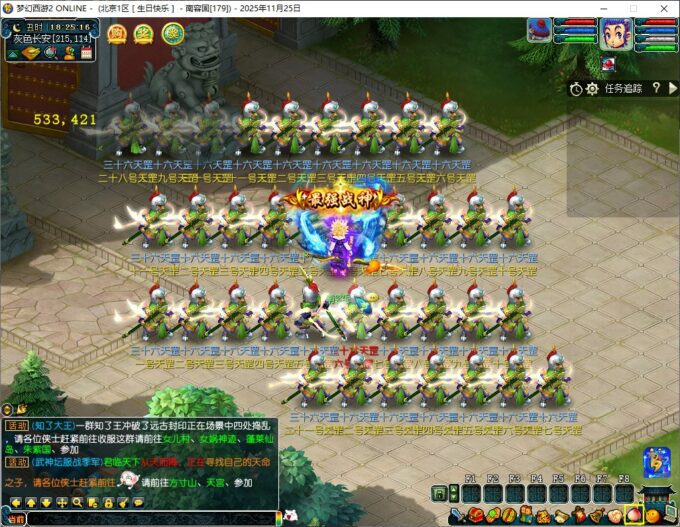This screenshot has height=527, width=680.
Task: Click the chat input field
Action: 150,518
